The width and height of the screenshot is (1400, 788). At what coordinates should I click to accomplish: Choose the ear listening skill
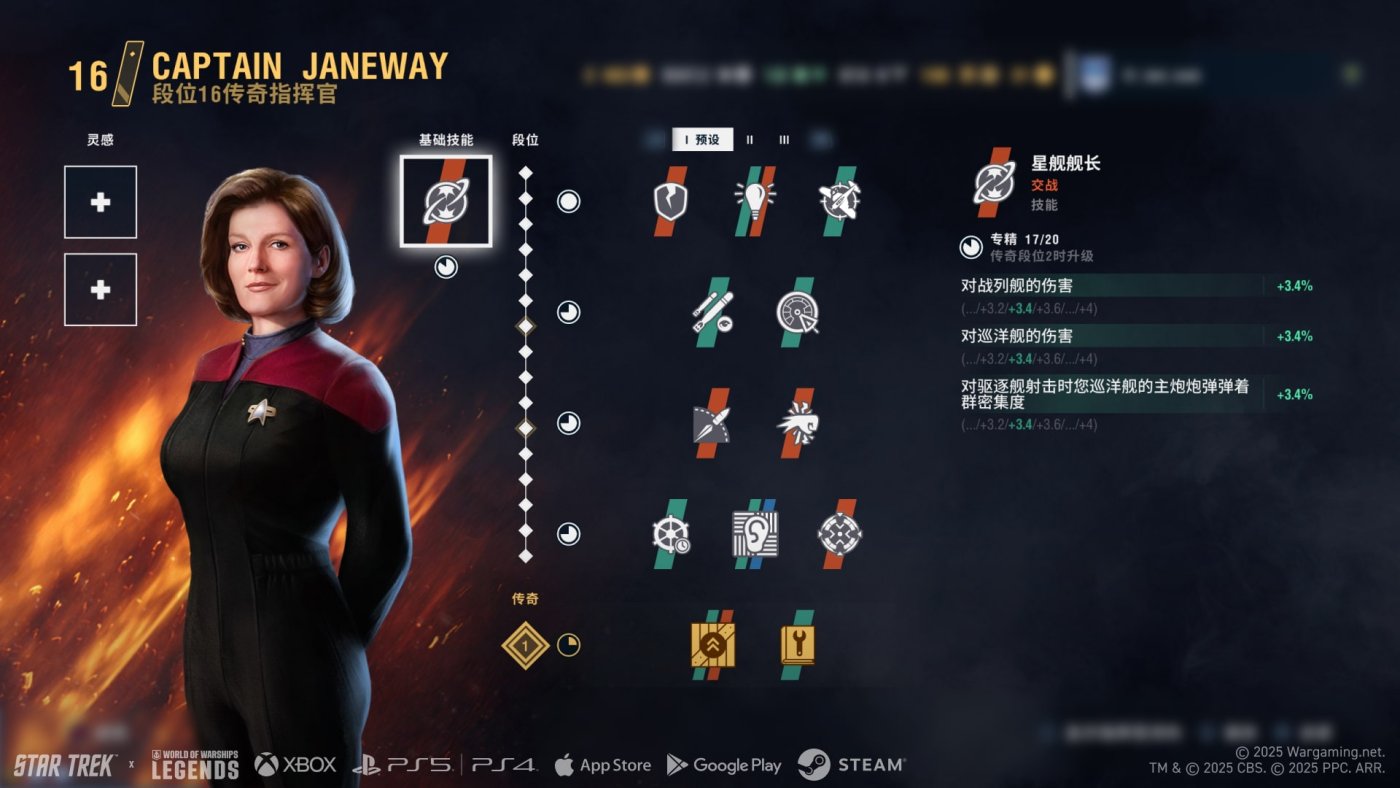pos(755,534)
